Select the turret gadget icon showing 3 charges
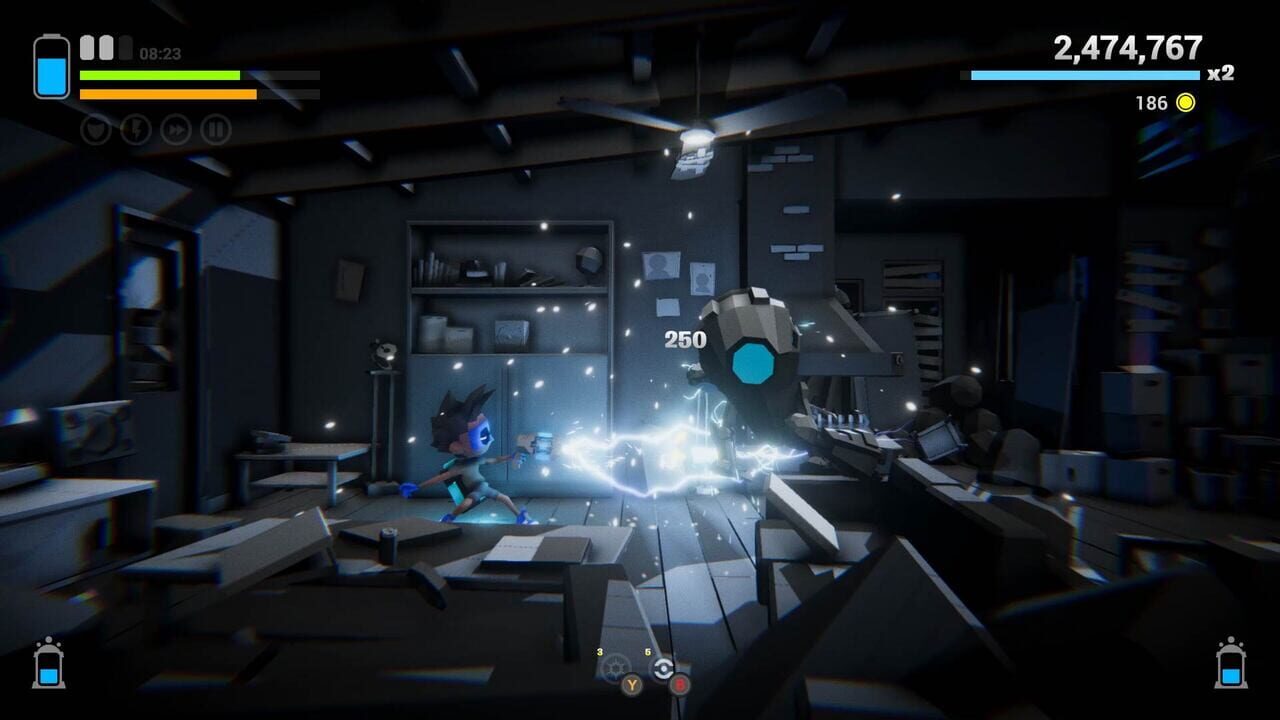 point(614,668)
